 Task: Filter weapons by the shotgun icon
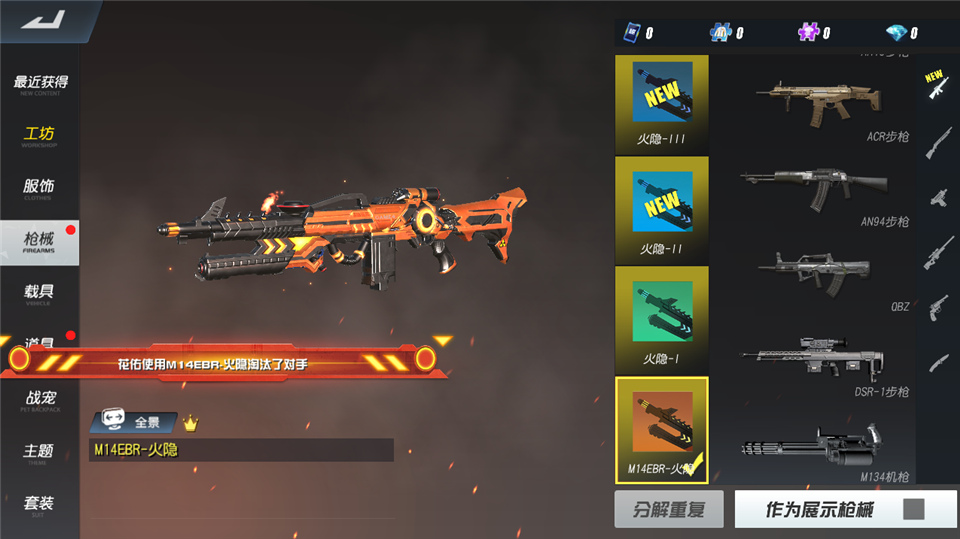click(937, 142)
